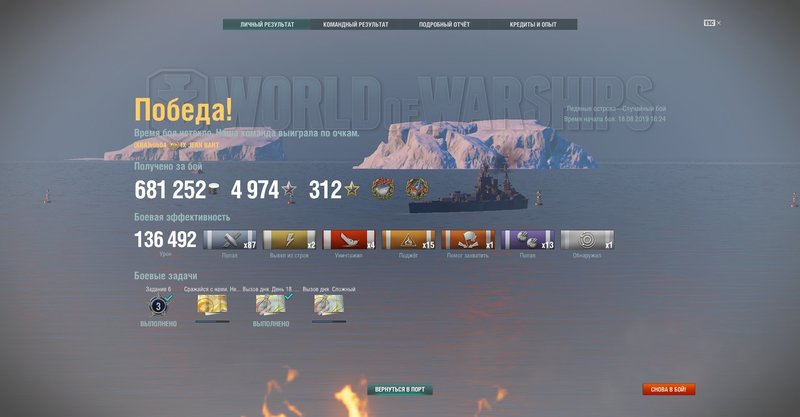Viewport: 800px width, 417px height.
Task: Select the purple secondary hits ribbon x13
Action: point(527,240)
